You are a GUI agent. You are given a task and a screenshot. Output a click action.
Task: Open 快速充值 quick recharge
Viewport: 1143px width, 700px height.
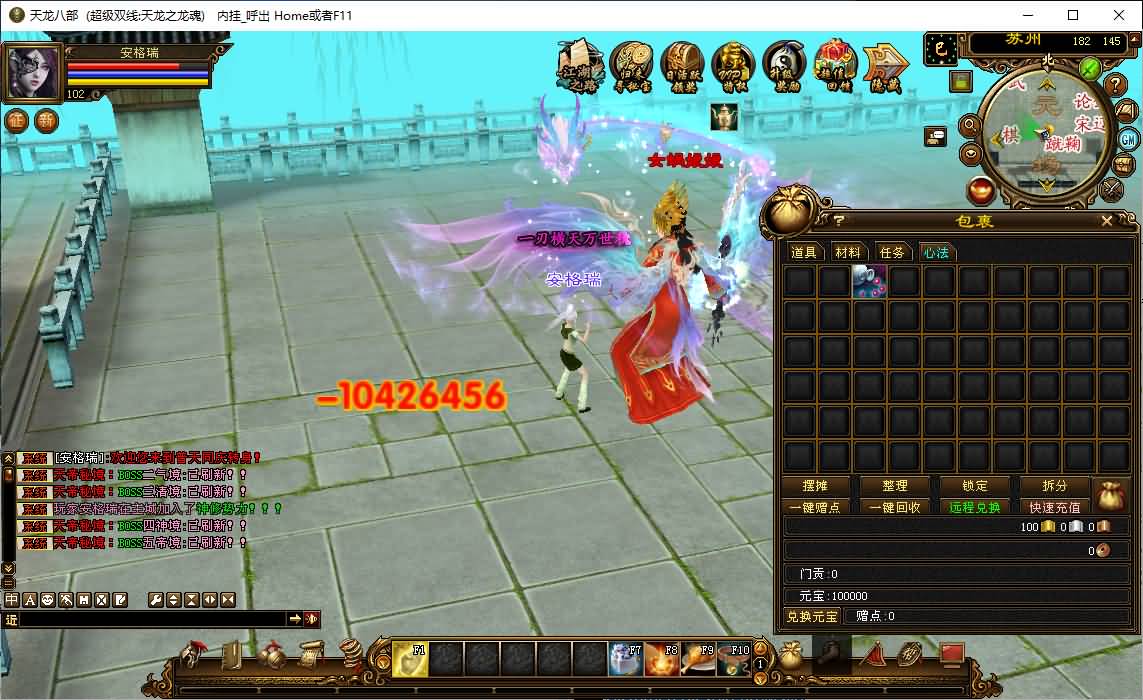point(1054,507)
